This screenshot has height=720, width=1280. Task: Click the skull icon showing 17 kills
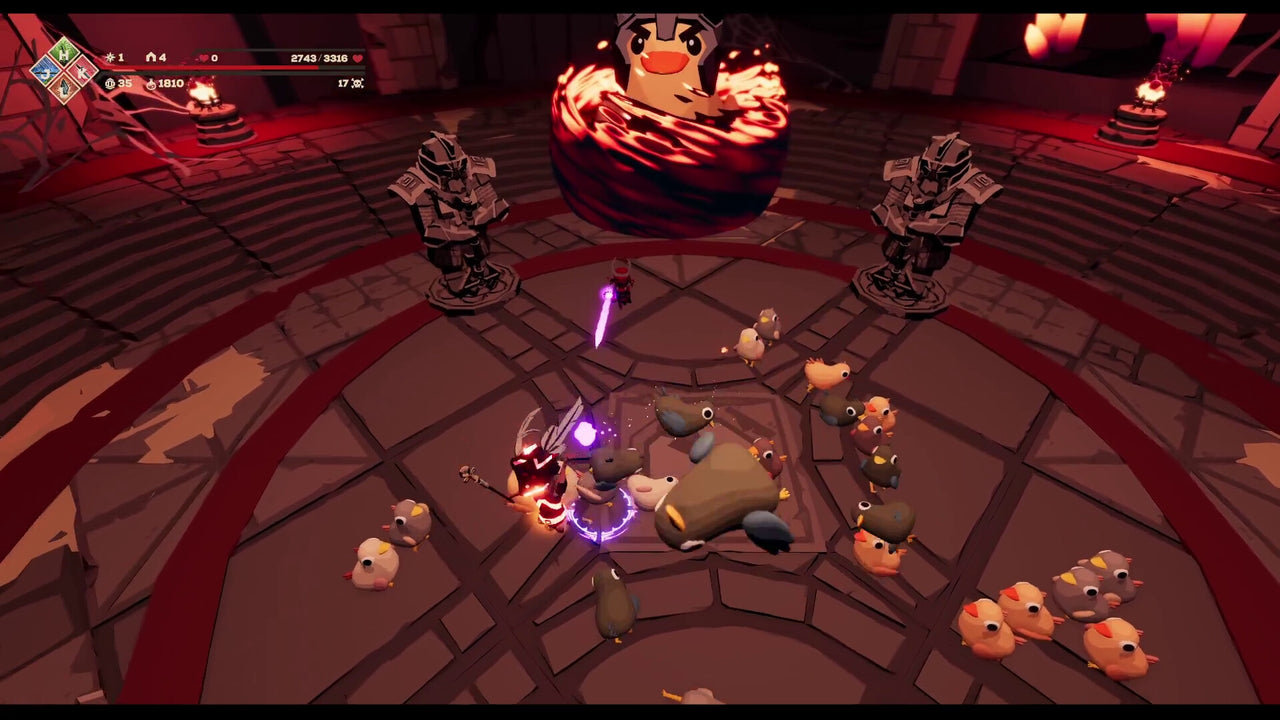[x=355, y=84]
